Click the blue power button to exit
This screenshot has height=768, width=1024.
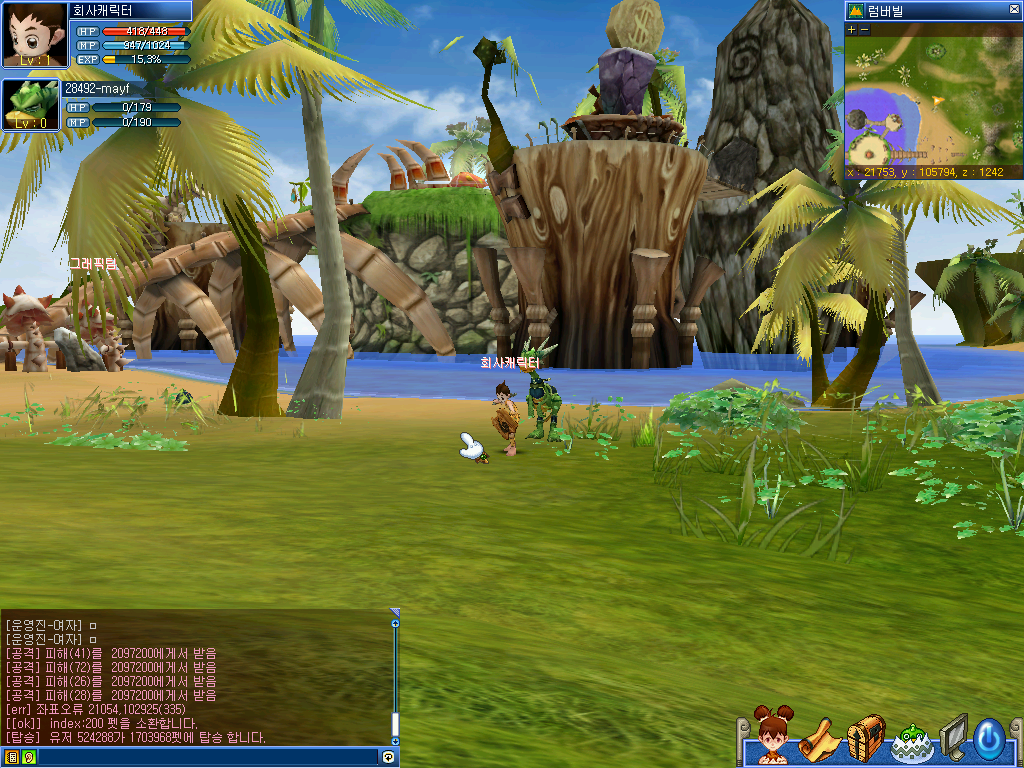[x=988, y=739]
